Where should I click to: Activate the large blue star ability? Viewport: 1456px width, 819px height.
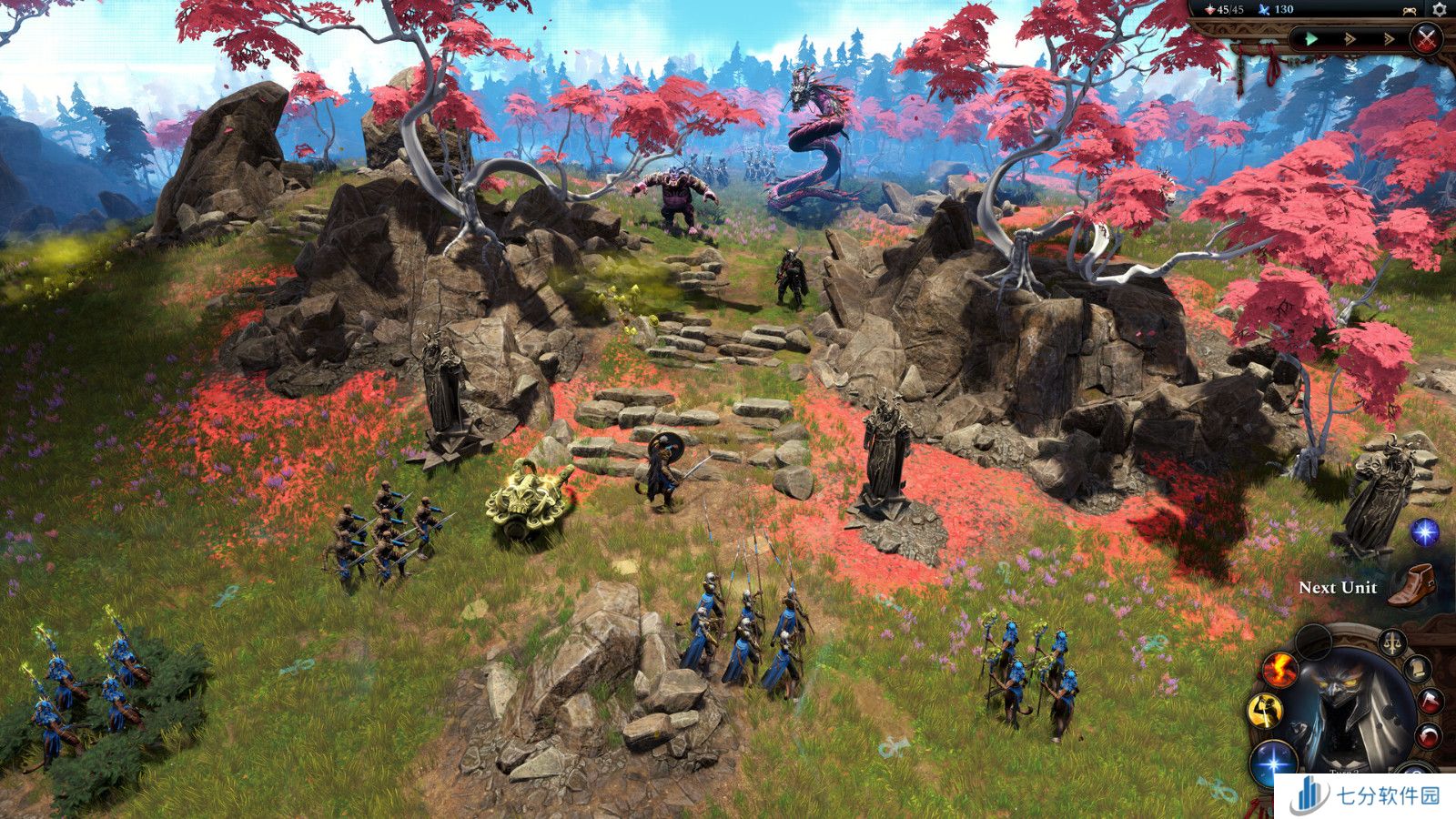click(1273, 763)
